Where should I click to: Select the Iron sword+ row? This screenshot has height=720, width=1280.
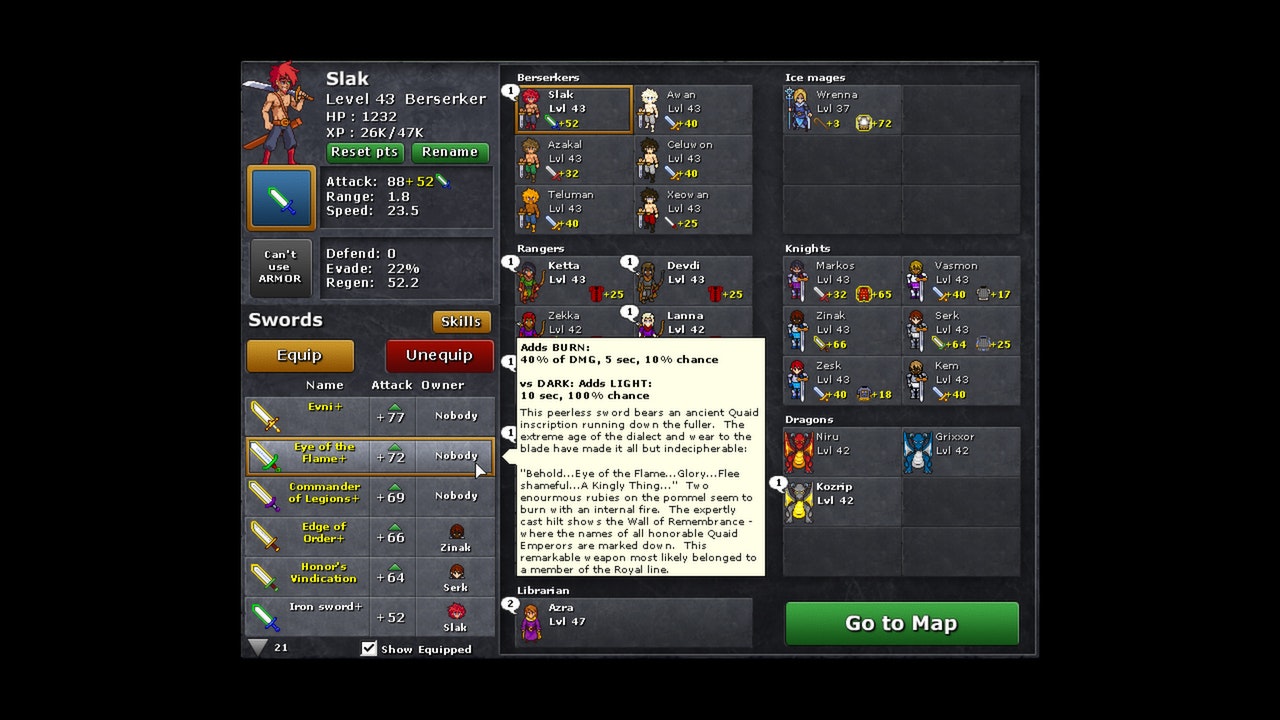tap(370, 616)
